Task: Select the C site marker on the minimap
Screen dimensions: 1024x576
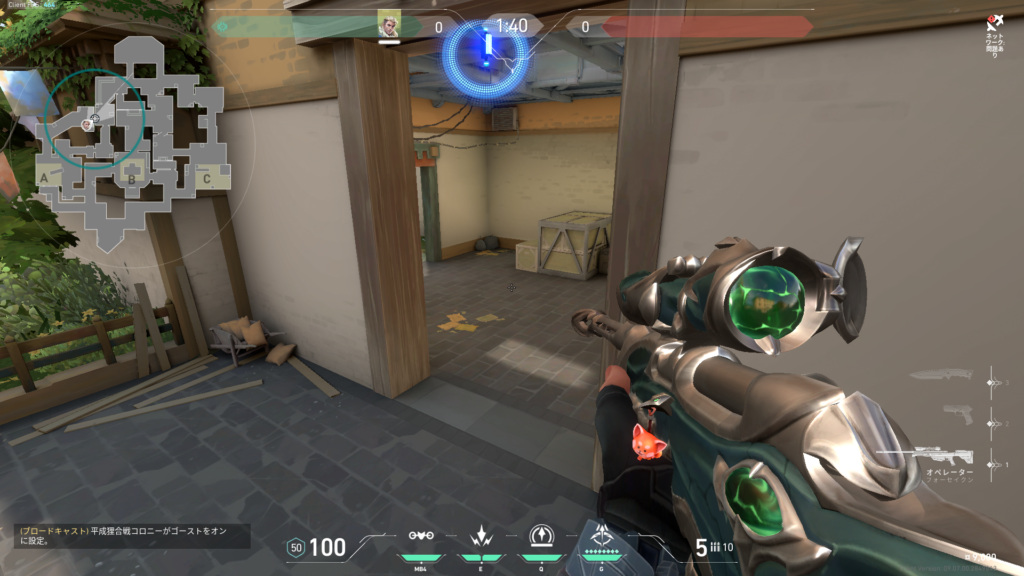Action: coord(207,180)
